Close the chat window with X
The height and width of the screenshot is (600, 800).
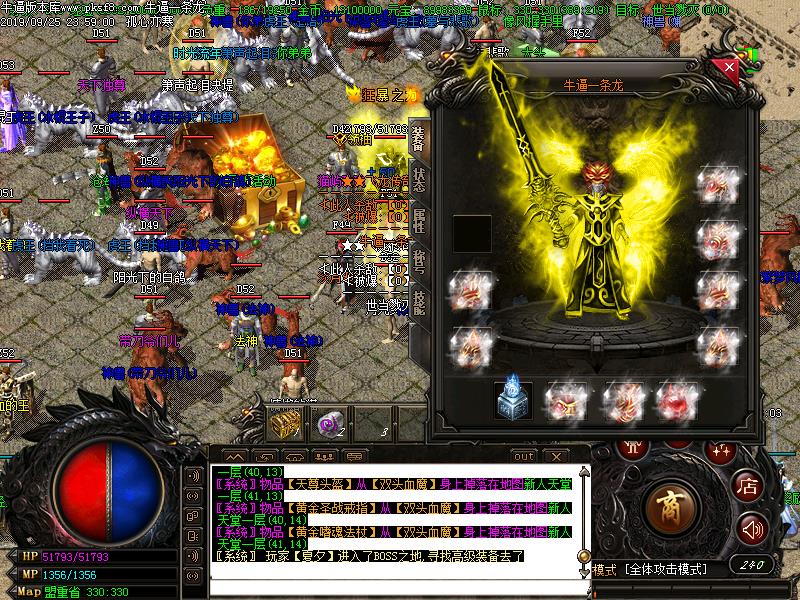click(x=554, y=456)
